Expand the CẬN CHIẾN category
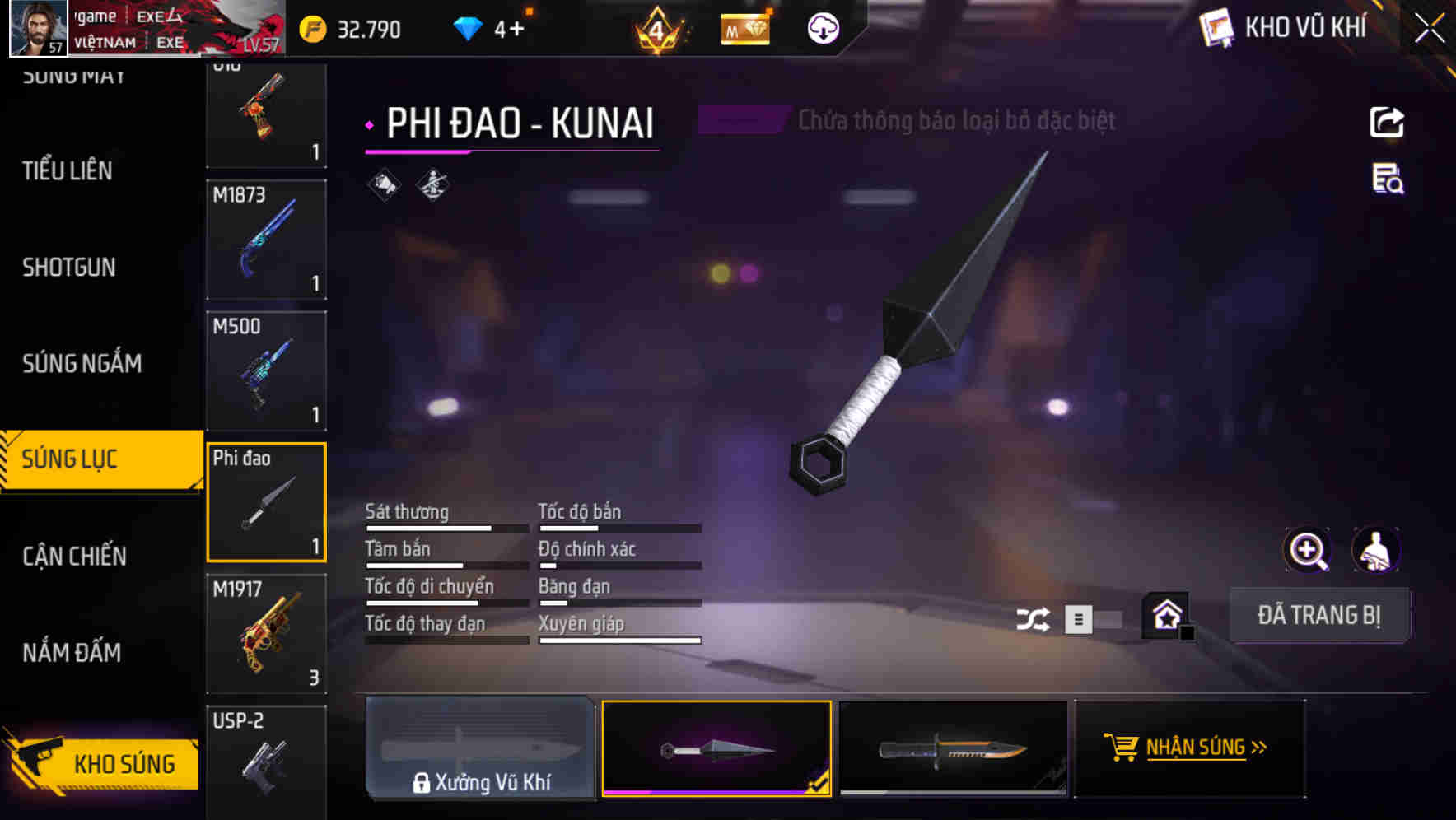The width and height of the screenshot is (1456, 820). click(72, 556)
